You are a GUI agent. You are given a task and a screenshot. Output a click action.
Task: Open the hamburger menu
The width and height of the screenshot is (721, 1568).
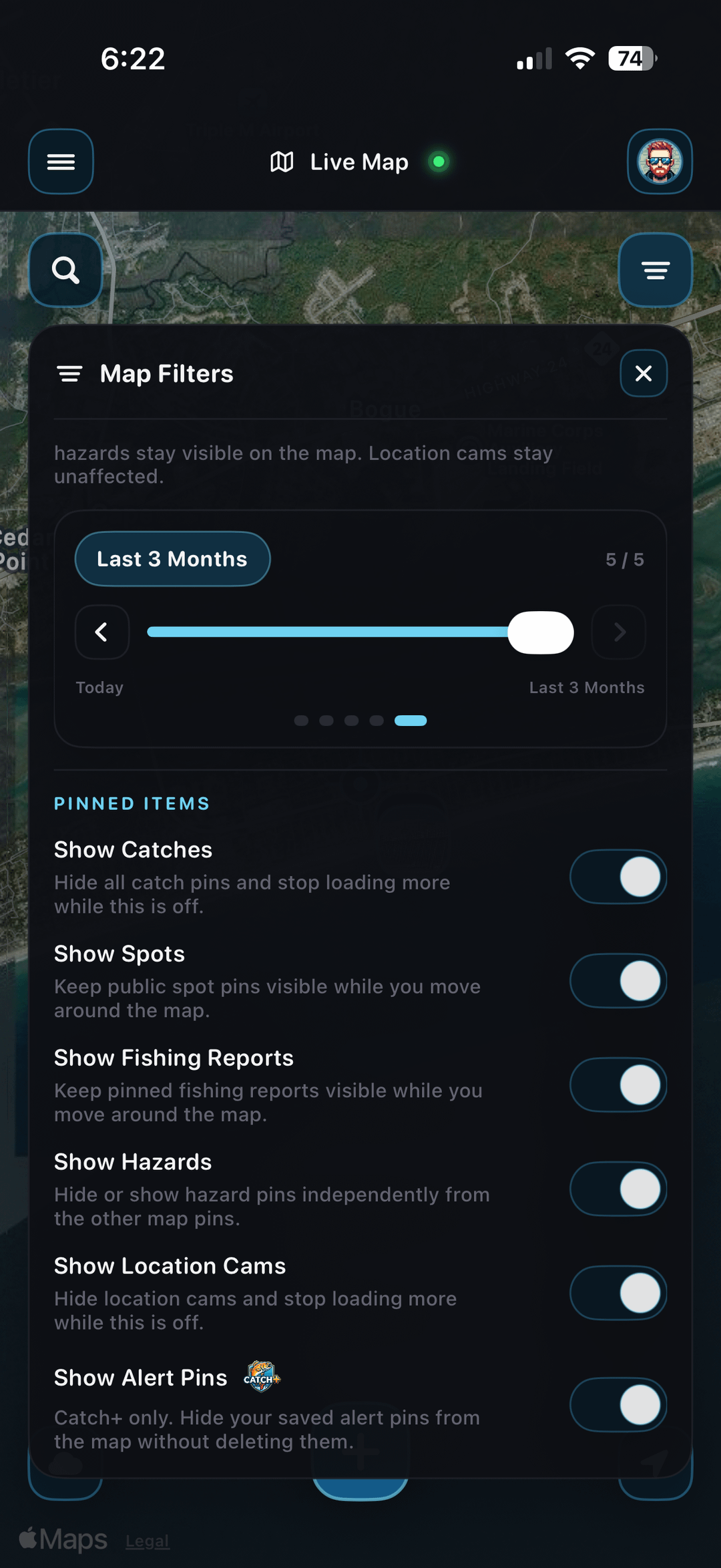[x=61, y=162]
